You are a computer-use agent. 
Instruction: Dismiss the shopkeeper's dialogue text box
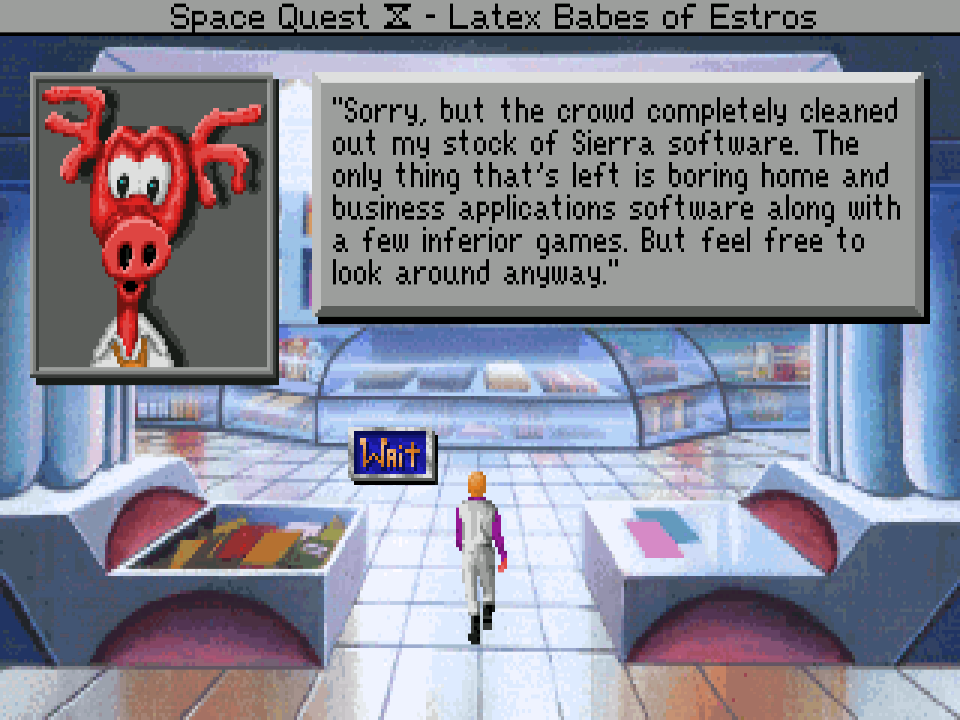point(620,195)
